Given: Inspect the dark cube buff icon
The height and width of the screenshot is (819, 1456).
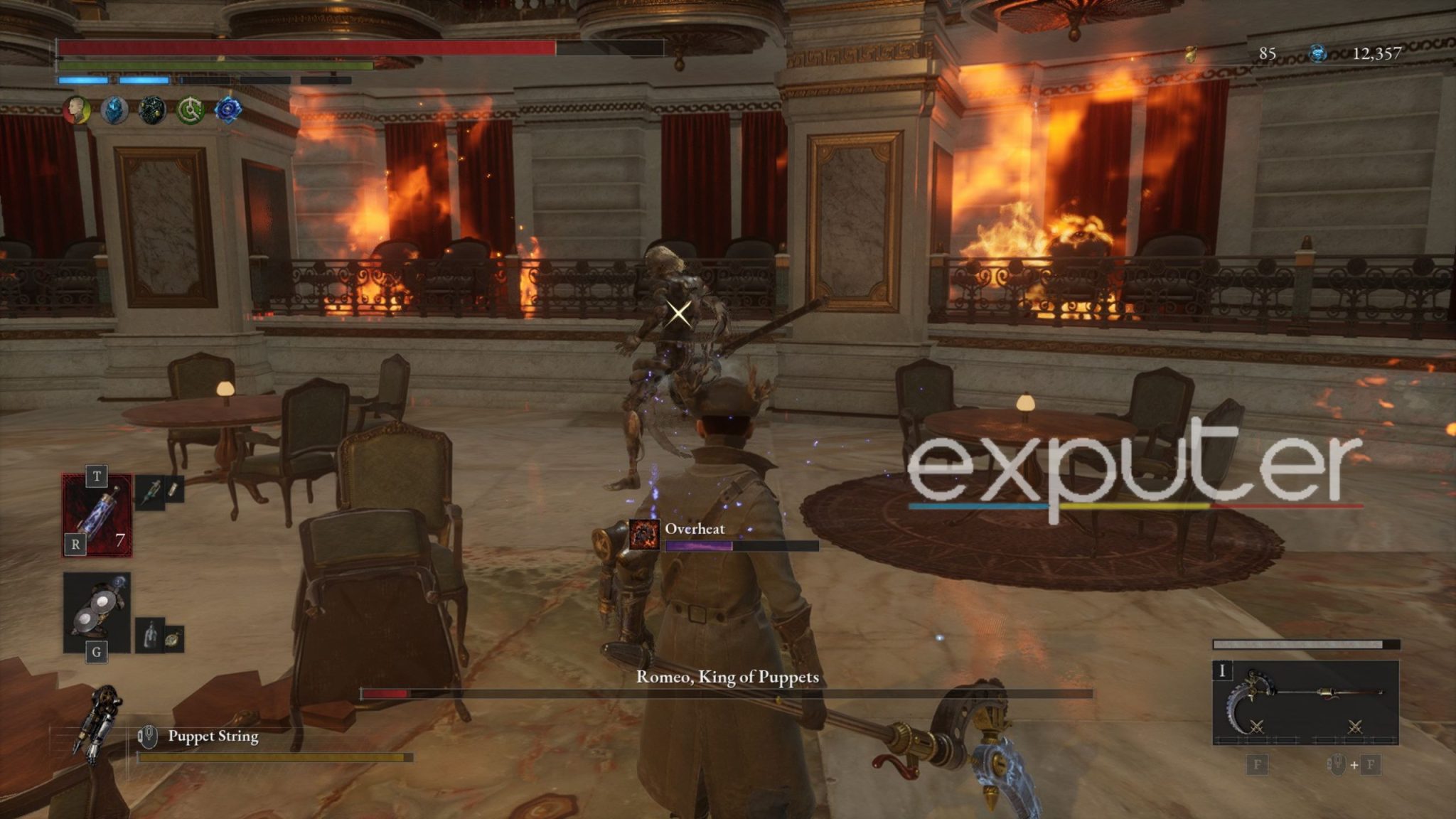Looking at the screenshot, I should [152, 110].
